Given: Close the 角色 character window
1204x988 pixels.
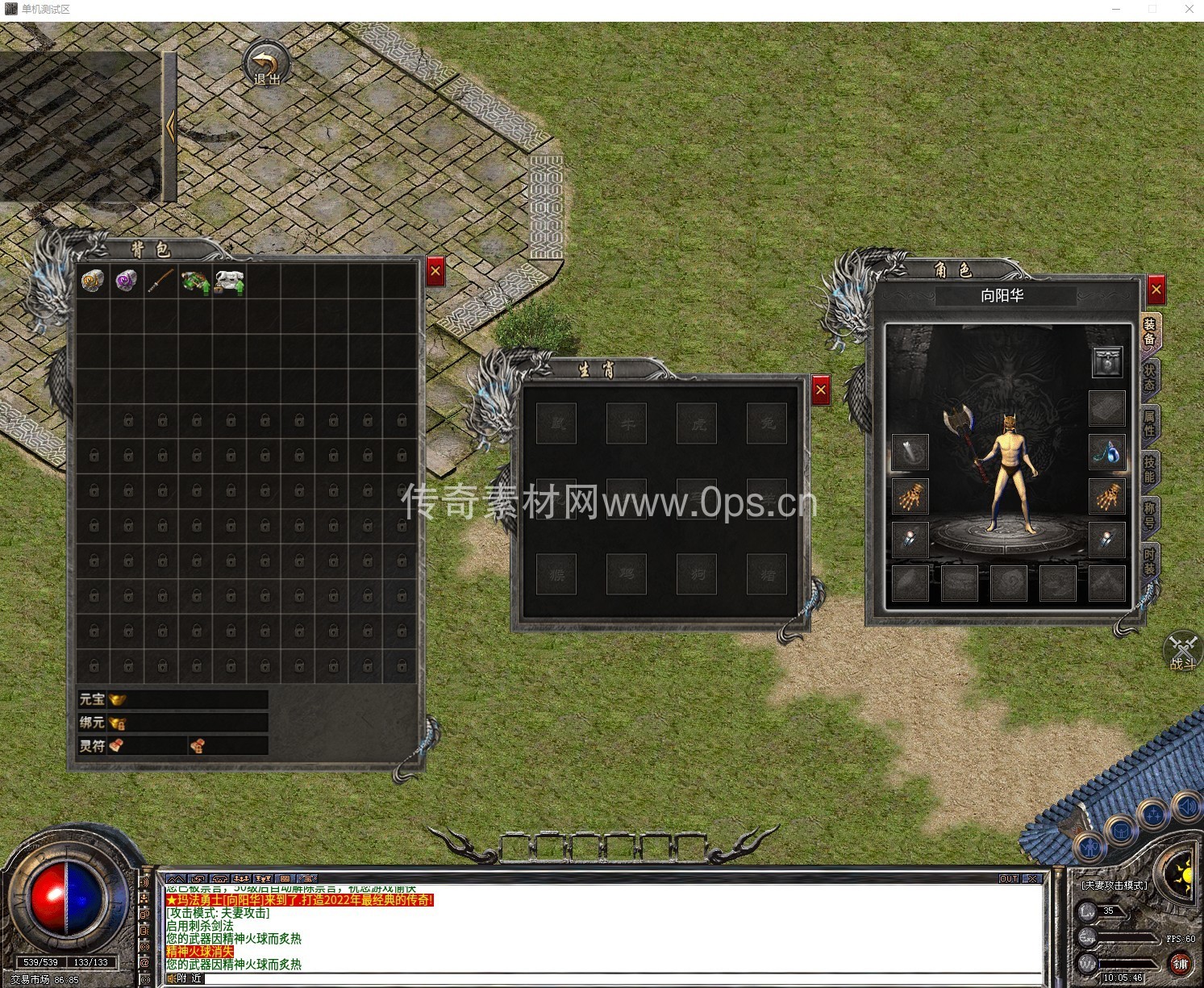Looking at the screenshot, I should (1156, 290).
